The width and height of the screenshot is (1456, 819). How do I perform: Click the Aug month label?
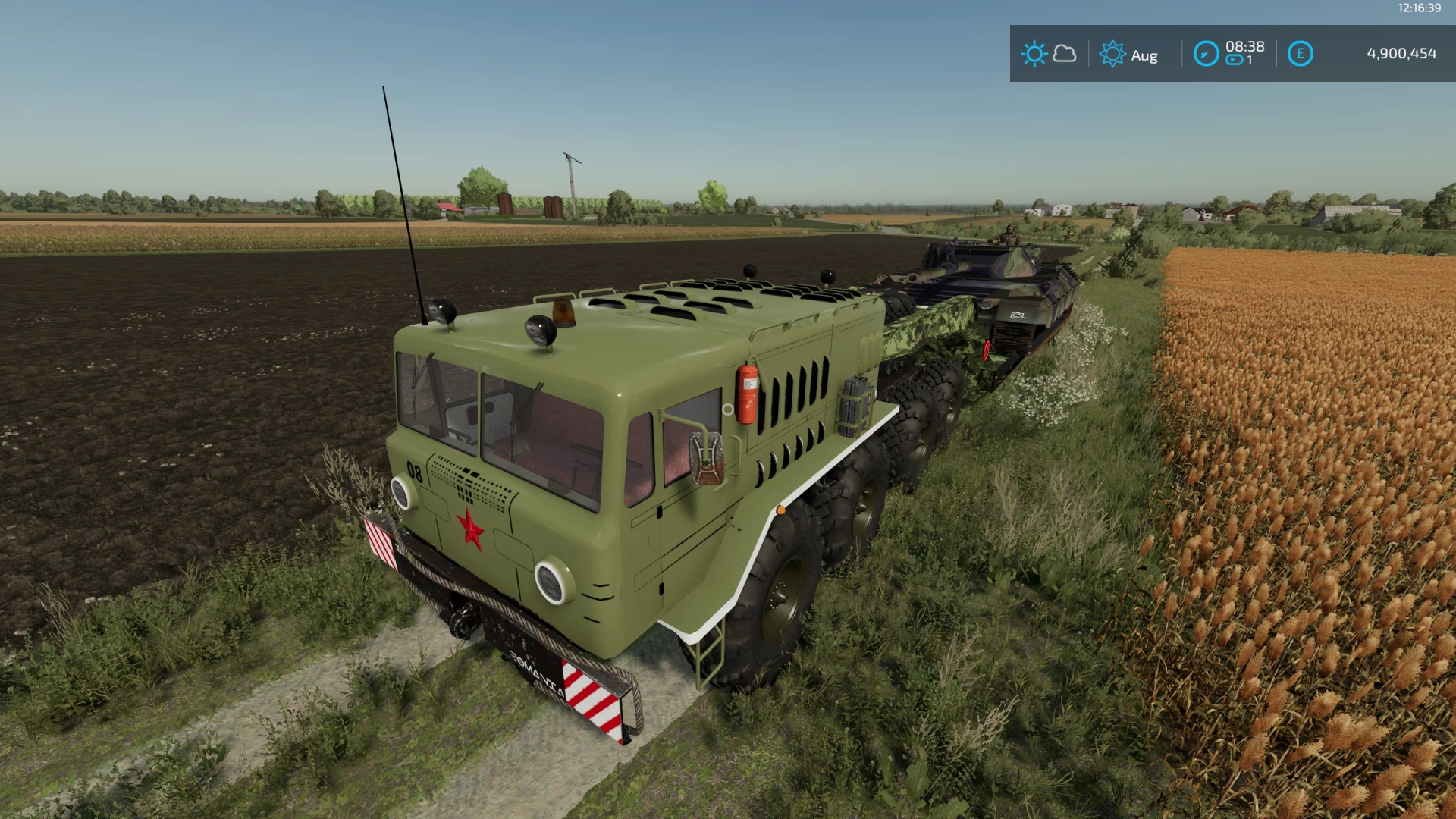(x=1144, y=55)
